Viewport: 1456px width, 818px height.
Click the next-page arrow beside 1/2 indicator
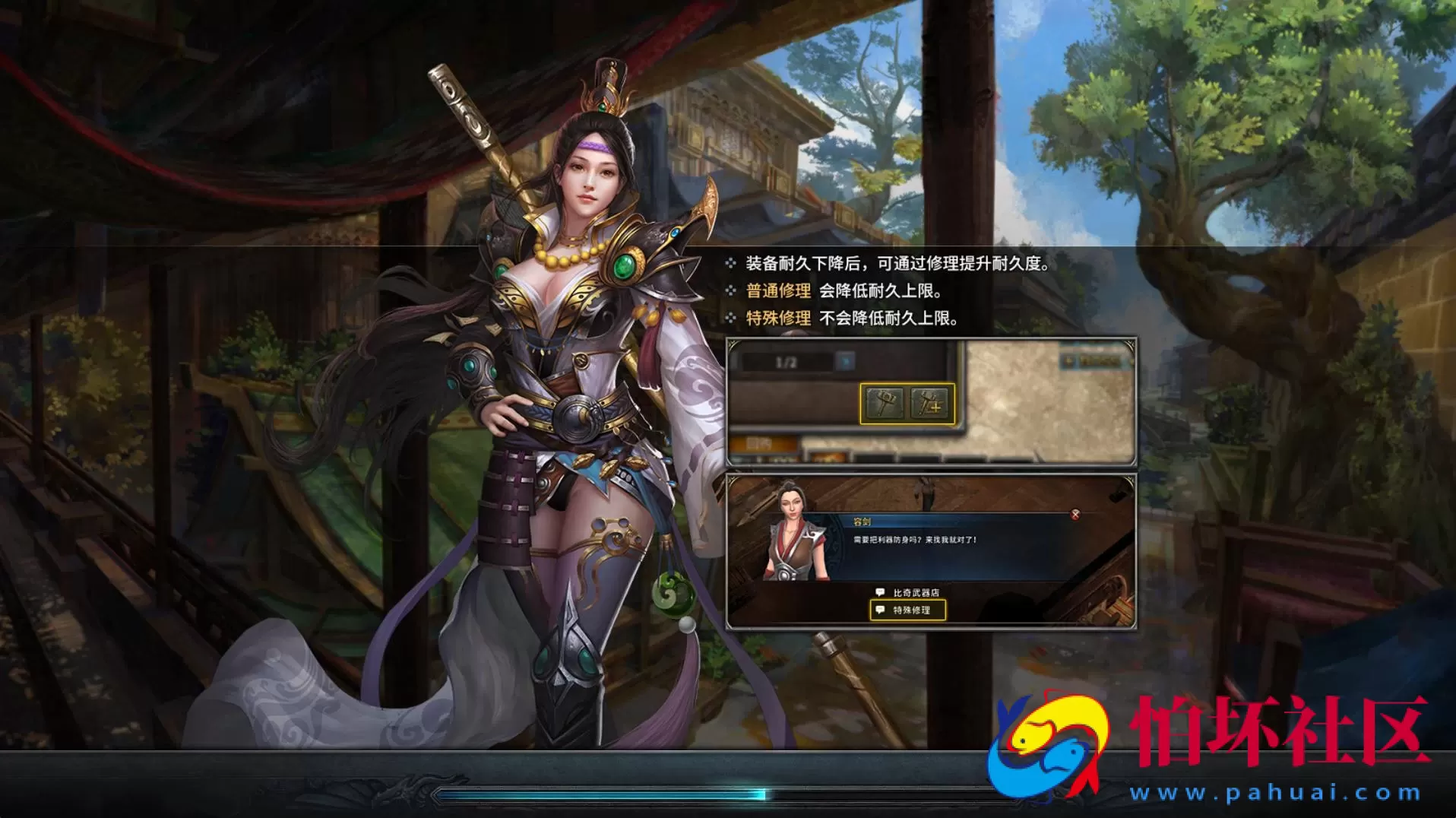(x=846, y=360)
